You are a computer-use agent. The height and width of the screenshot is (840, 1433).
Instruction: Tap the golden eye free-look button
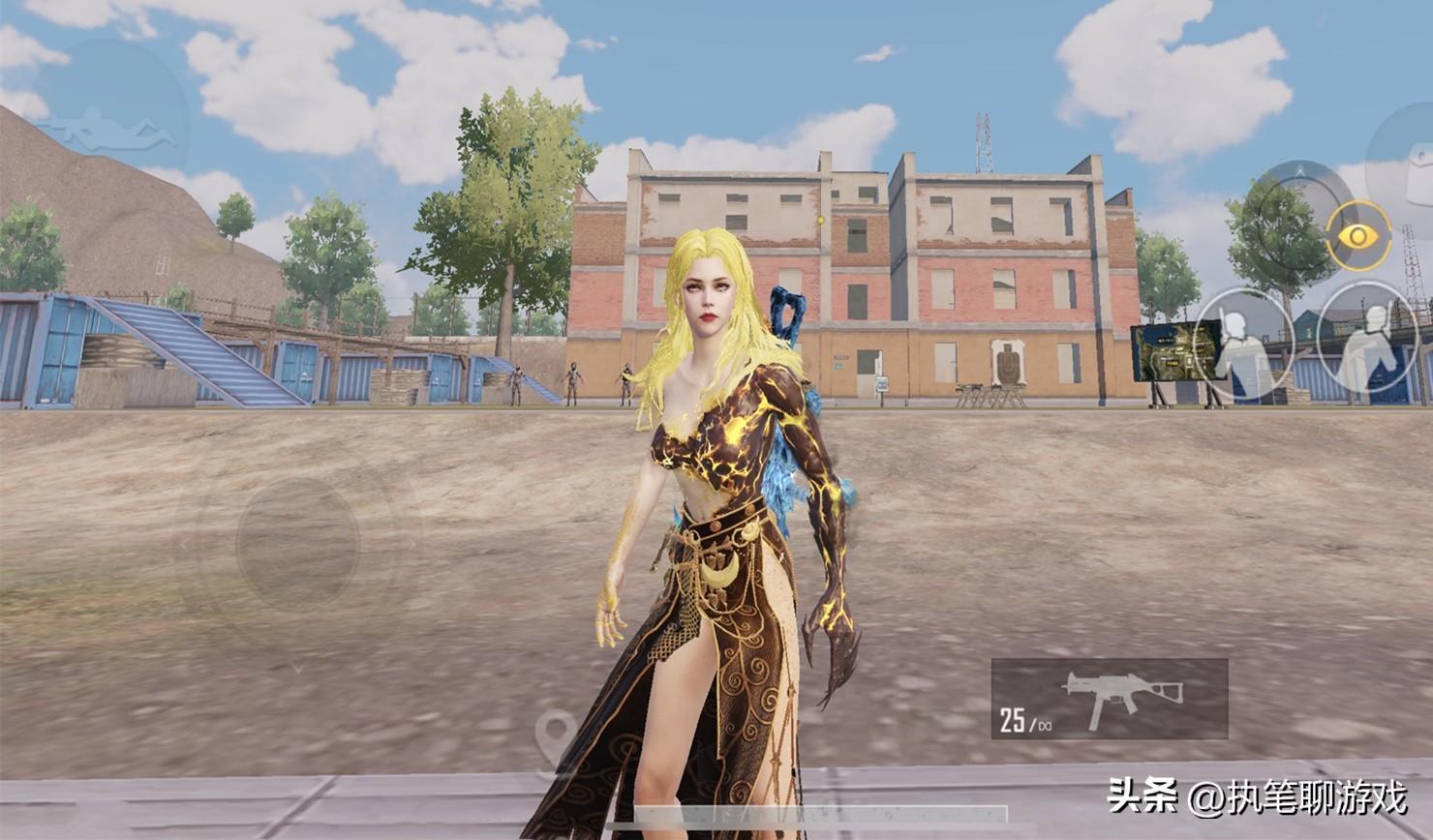1358,235
